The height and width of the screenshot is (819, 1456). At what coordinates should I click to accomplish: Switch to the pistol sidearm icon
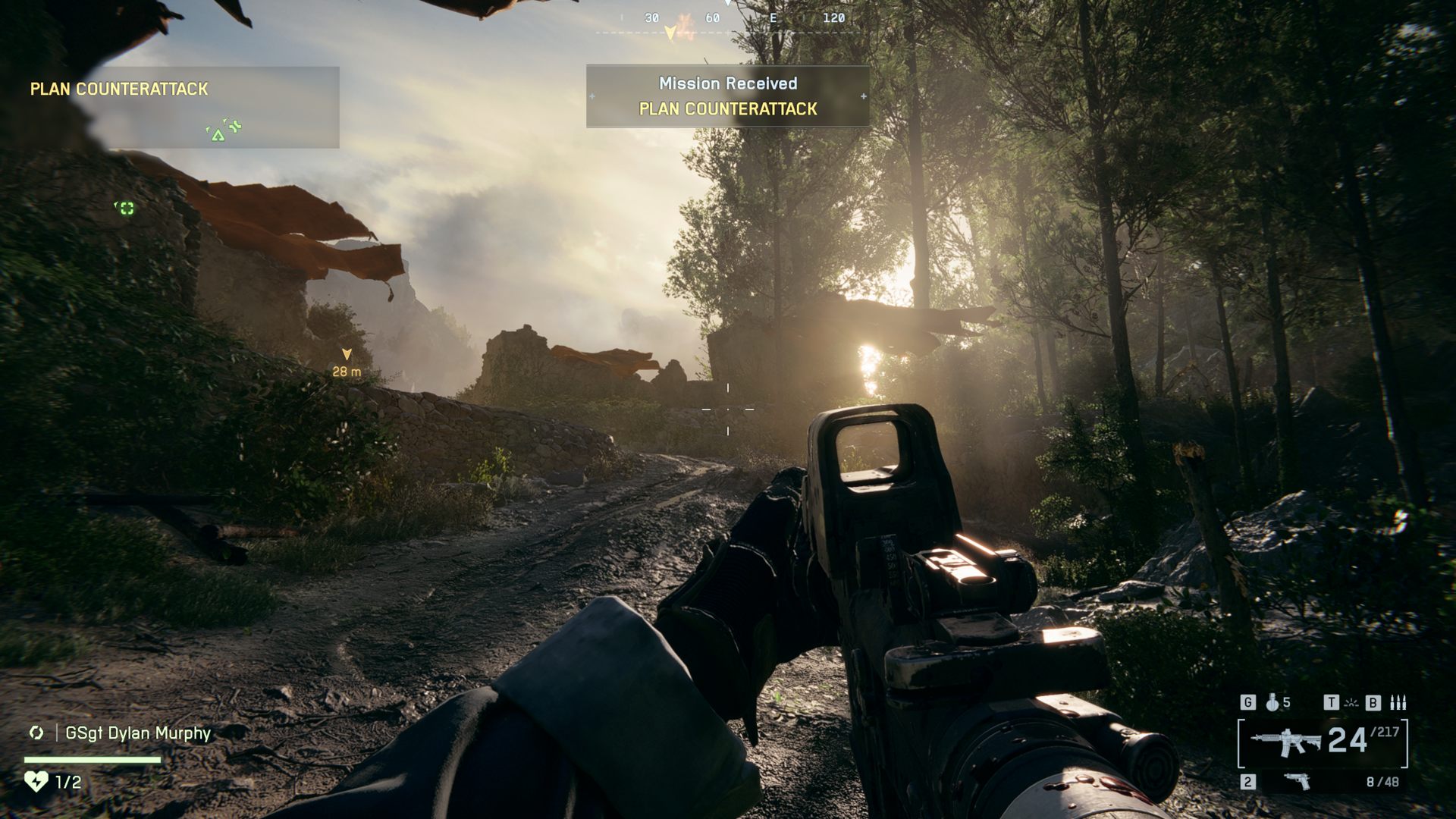pos(1298,781)
